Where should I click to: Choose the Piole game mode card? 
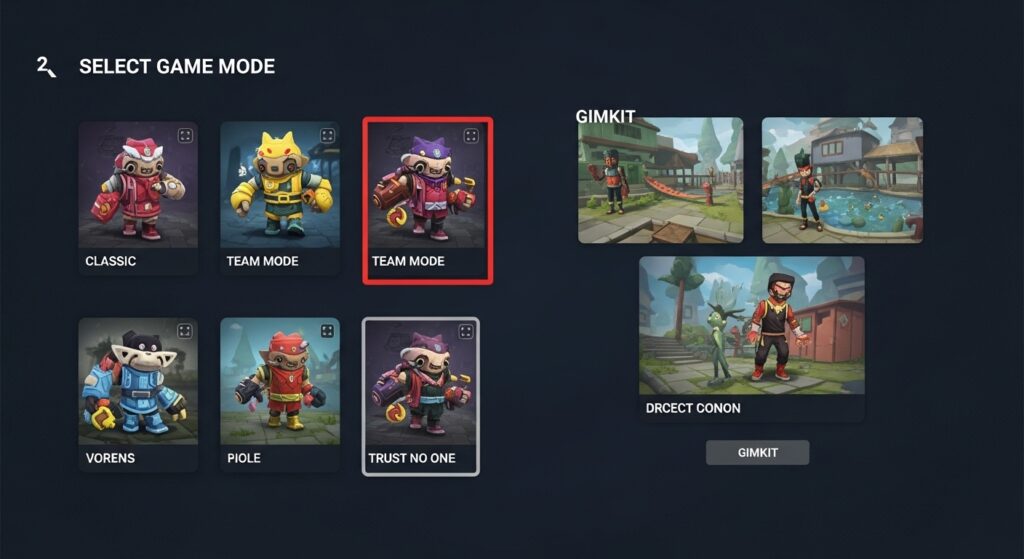[x=280, y=394]
